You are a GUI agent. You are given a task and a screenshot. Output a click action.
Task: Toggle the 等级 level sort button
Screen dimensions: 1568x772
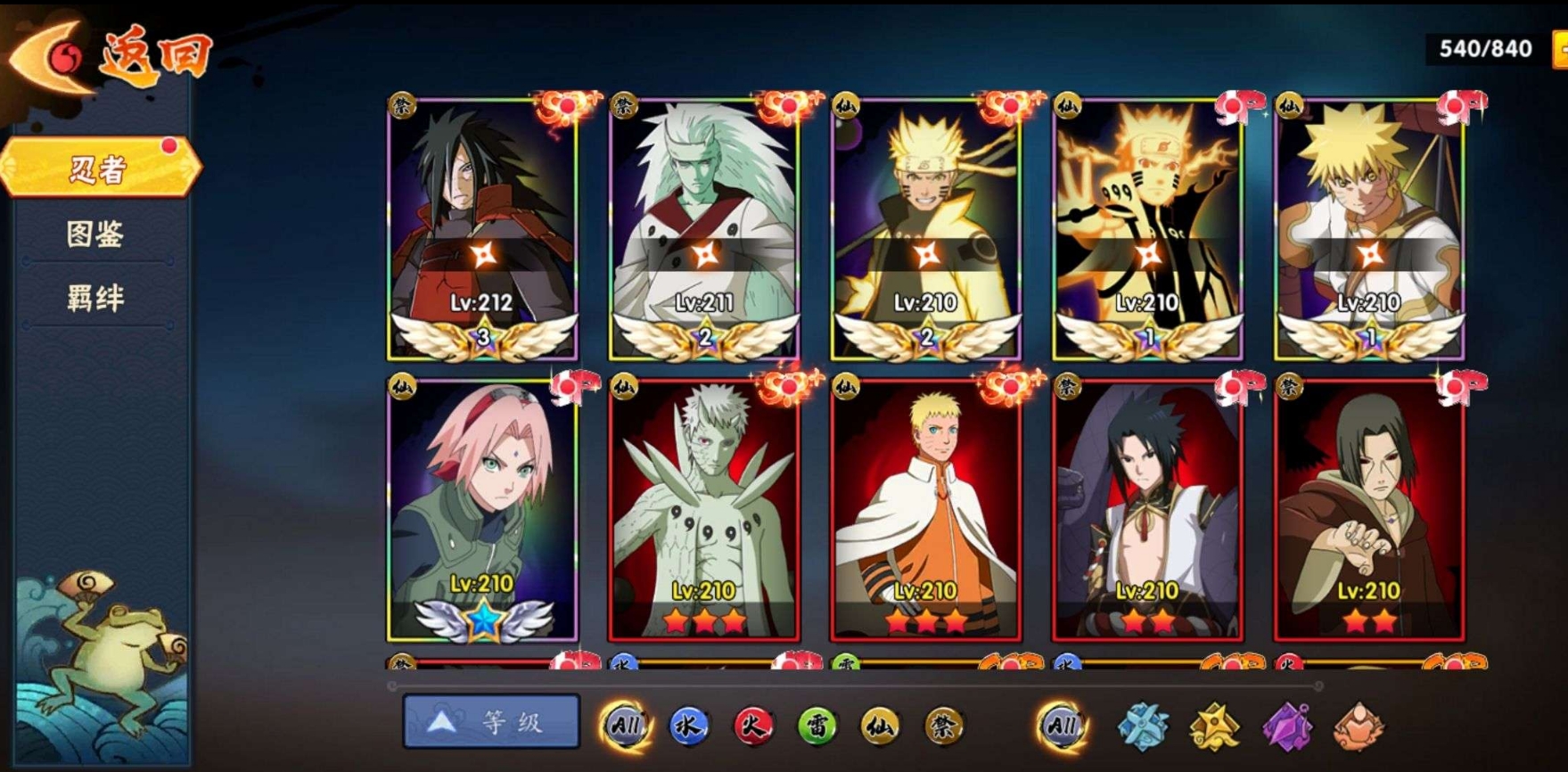tap(491, 722)
